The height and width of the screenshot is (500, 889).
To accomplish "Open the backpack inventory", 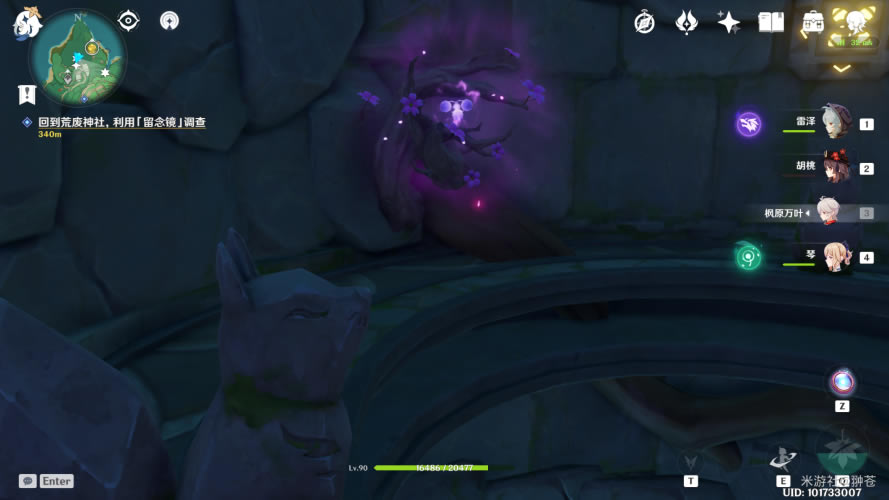I will coord(813,22).
